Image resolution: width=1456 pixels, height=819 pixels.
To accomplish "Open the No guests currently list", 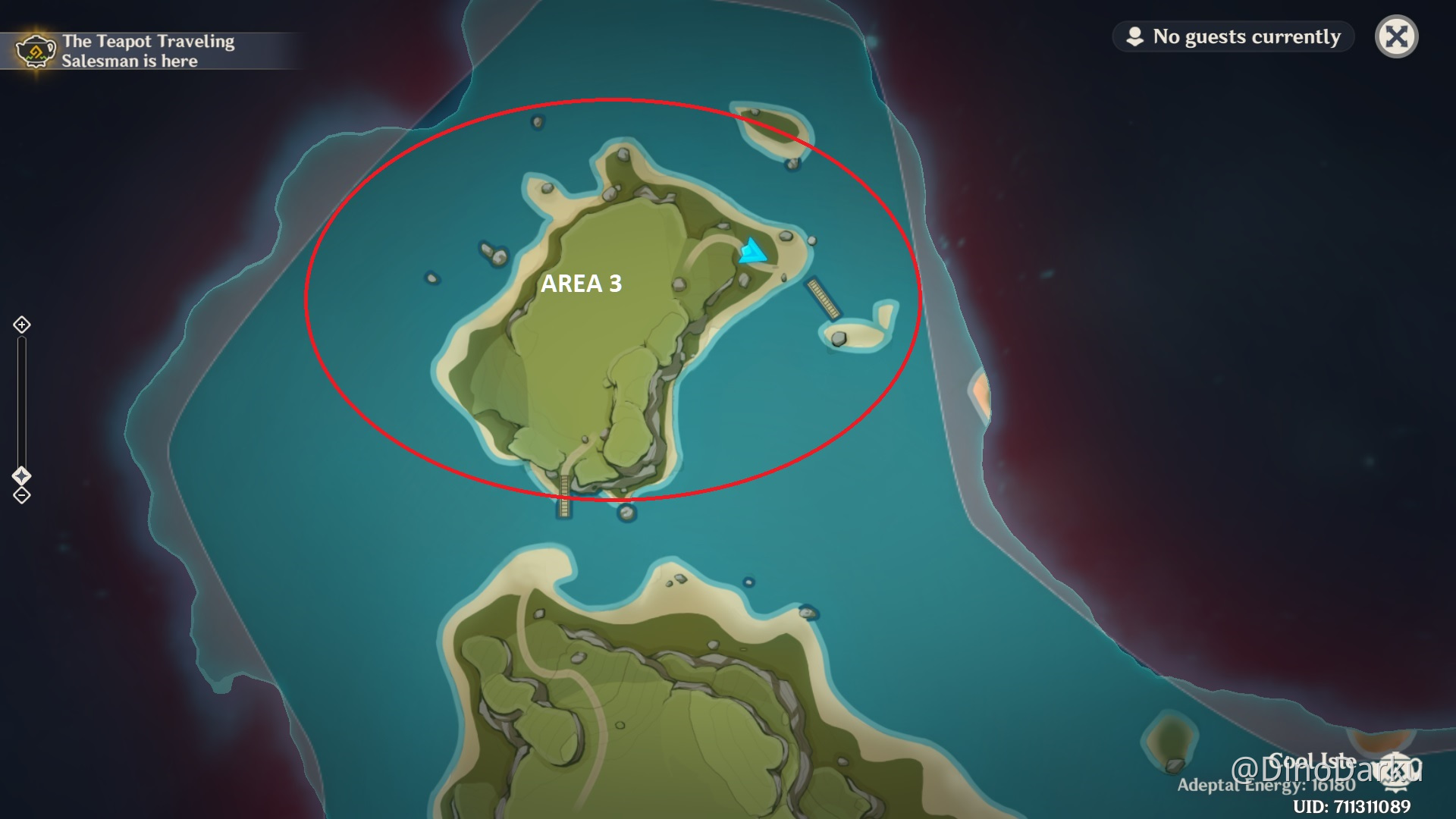I will pos(1234,36).
